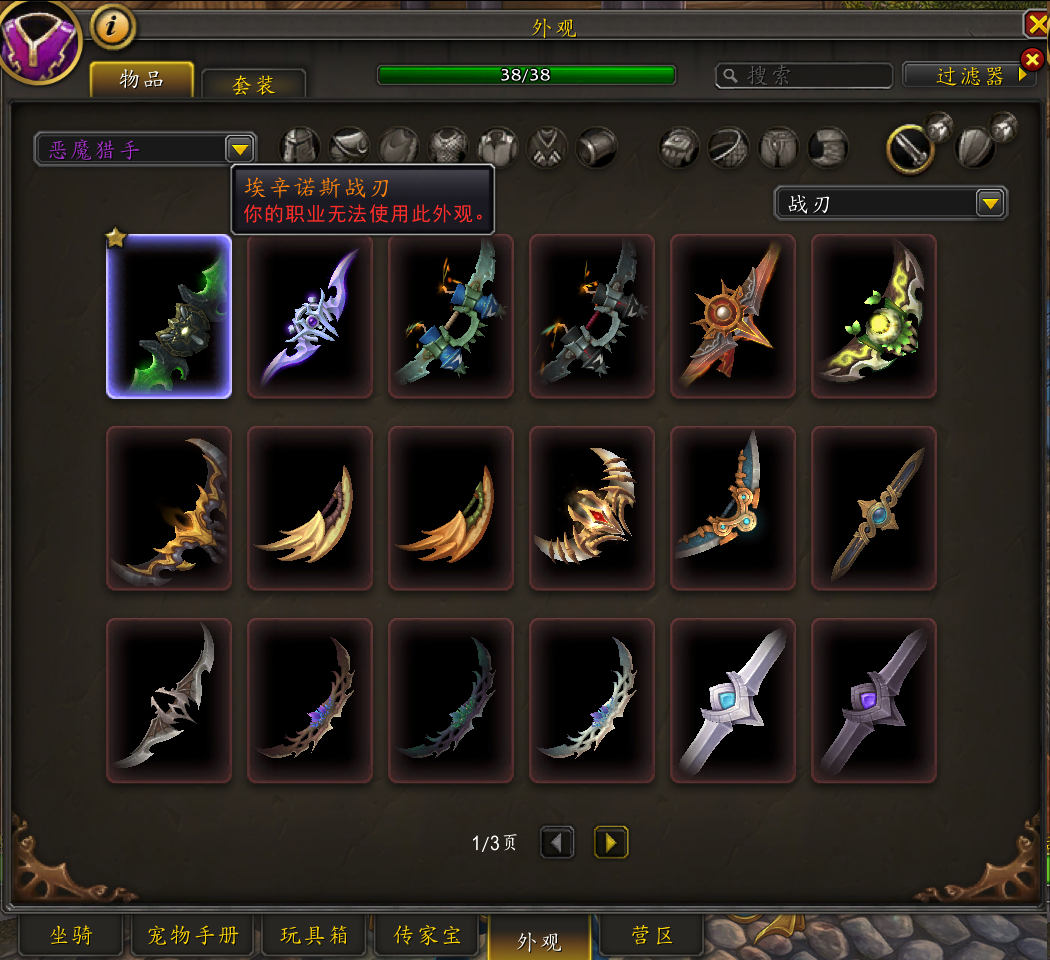Open the 过滤器 filter menu
The width and height of the screenshot is (1050, 960).
pos(968,75)
